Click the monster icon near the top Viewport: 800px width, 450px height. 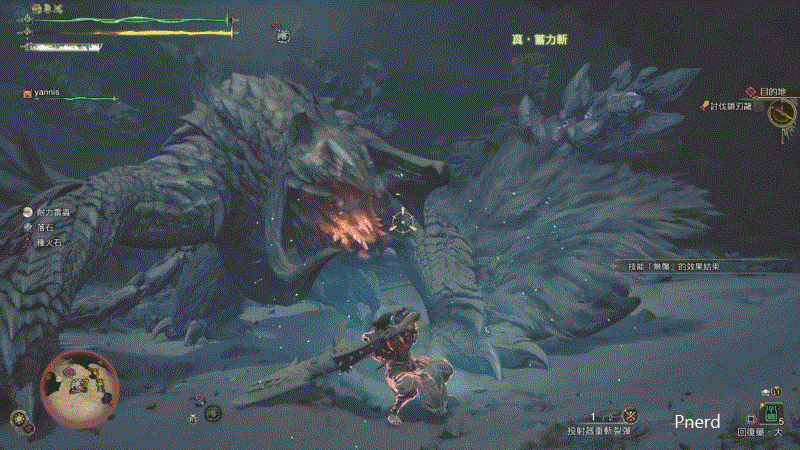283,34
